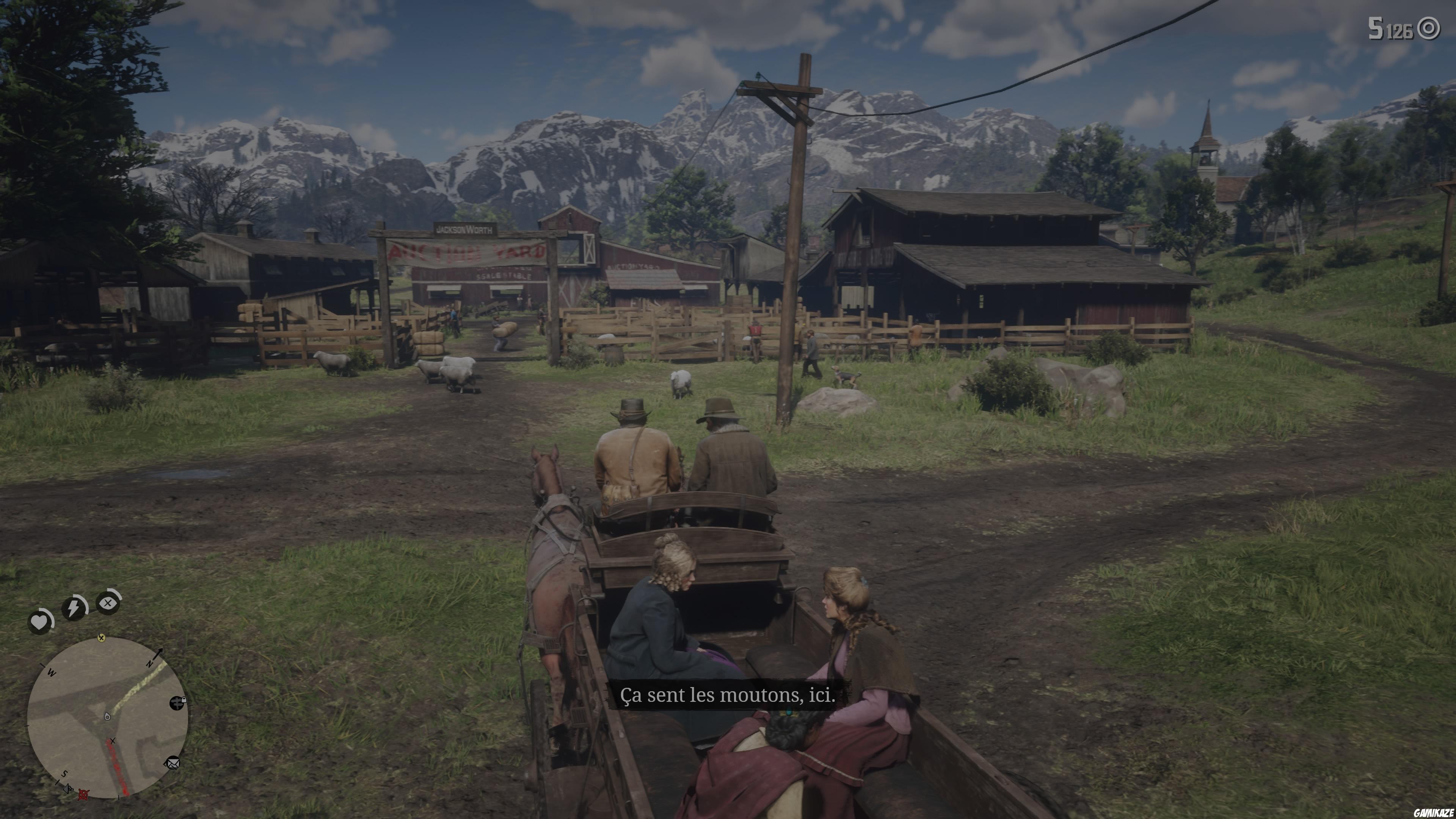Click the locked gunsmith icon on the minimap edge
Image resolution: width=1456 pixels, height=819 pixels.
tap(177, 704)
